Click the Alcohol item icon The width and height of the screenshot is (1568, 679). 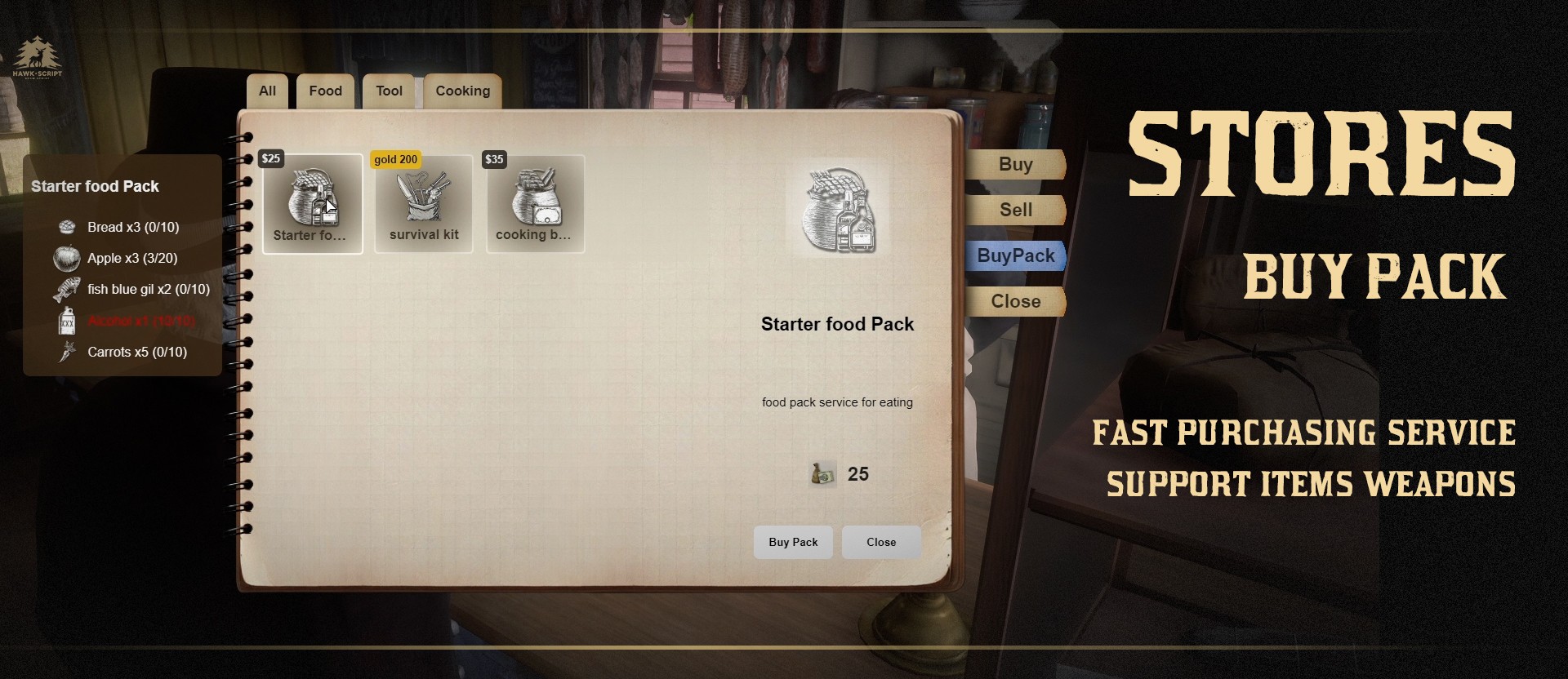point(68,321)
